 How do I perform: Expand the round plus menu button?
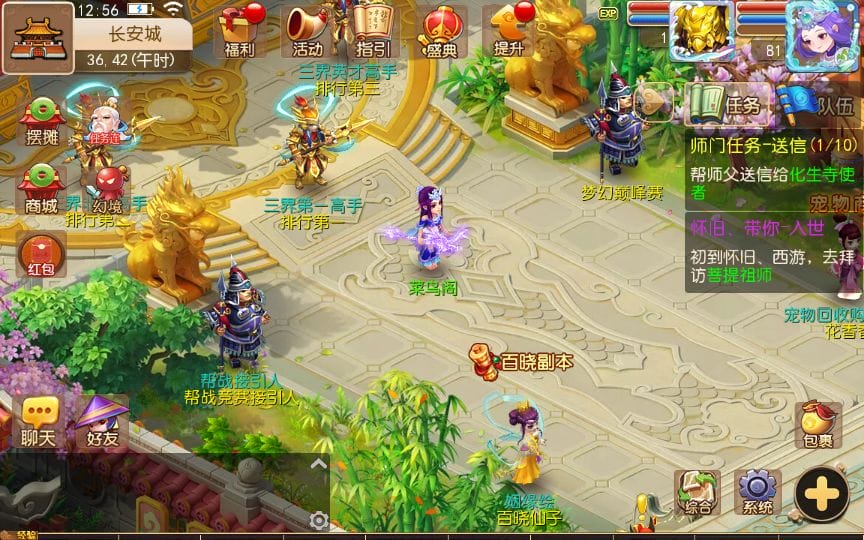click(821, 493)
